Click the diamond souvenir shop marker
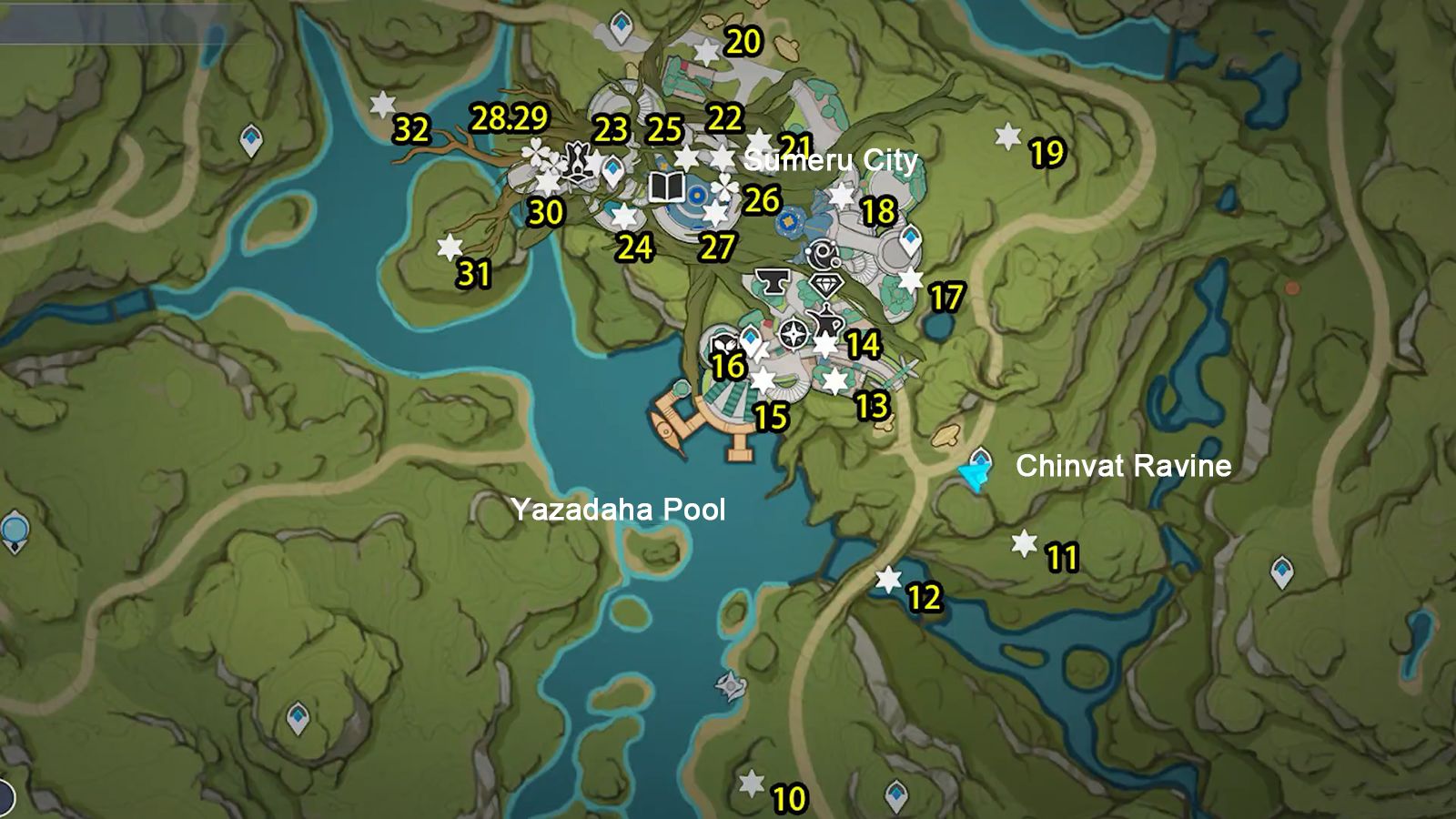Image resolution: width=1456 pixels, height=819 pixels. (826, 285)
